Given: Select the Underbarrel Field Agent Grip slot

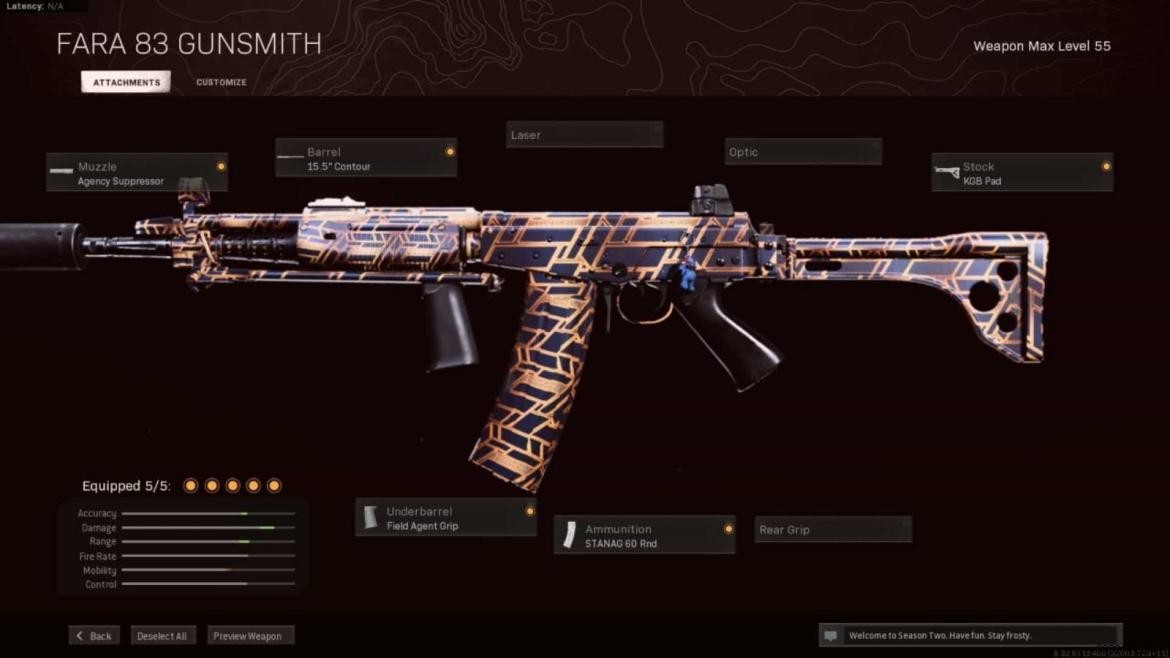Looking at the screenshot, I should pyautogui.click(x=446, y=518).
